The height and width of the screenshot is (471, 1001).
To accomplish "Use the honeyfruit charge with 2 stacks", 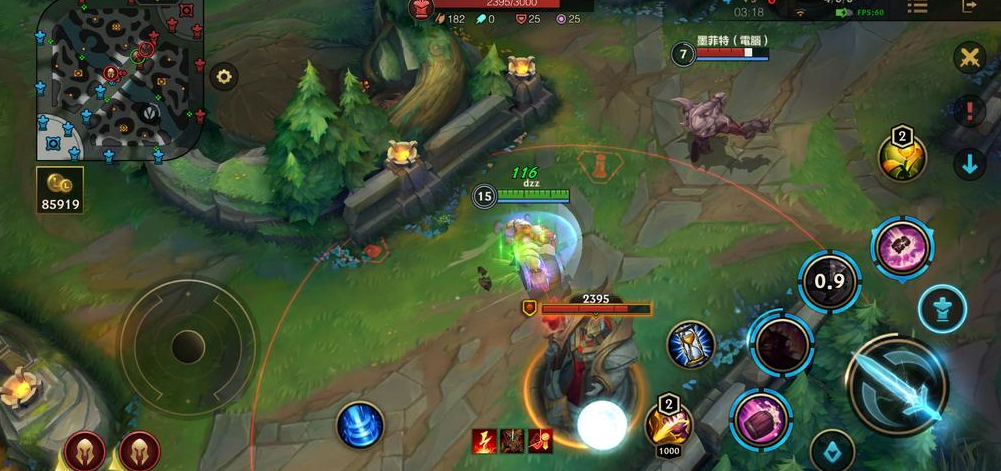I will [x=902, y=155].
